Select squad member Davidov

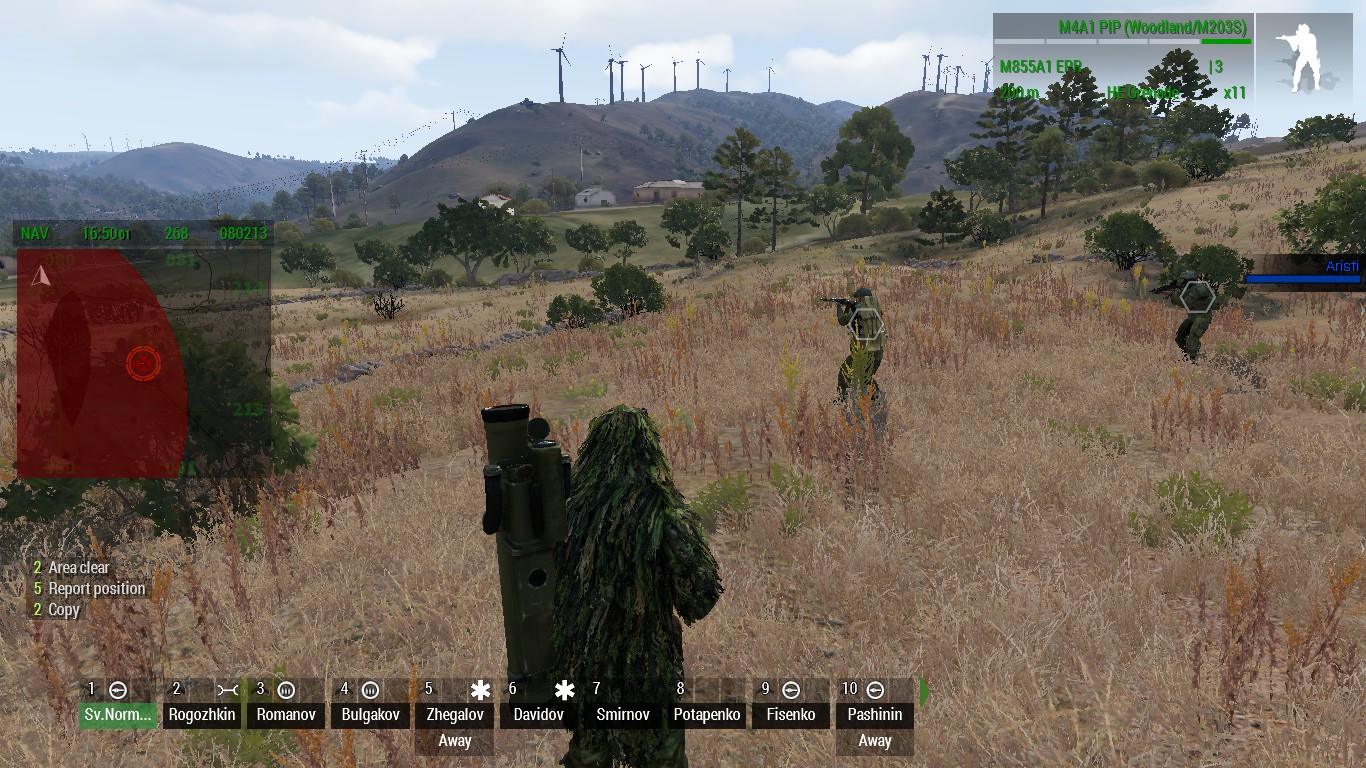539,714
